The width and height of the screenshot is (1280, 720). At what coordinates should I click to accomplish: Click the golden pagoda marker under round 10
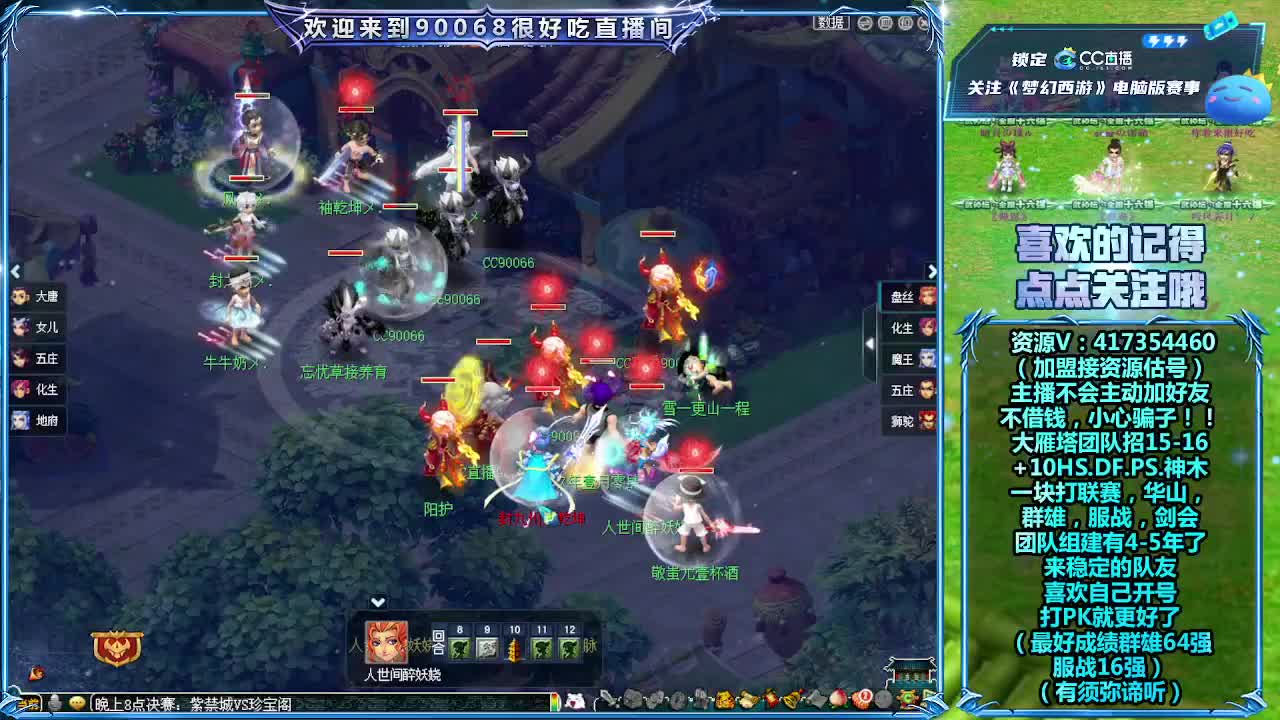point(514,650)
